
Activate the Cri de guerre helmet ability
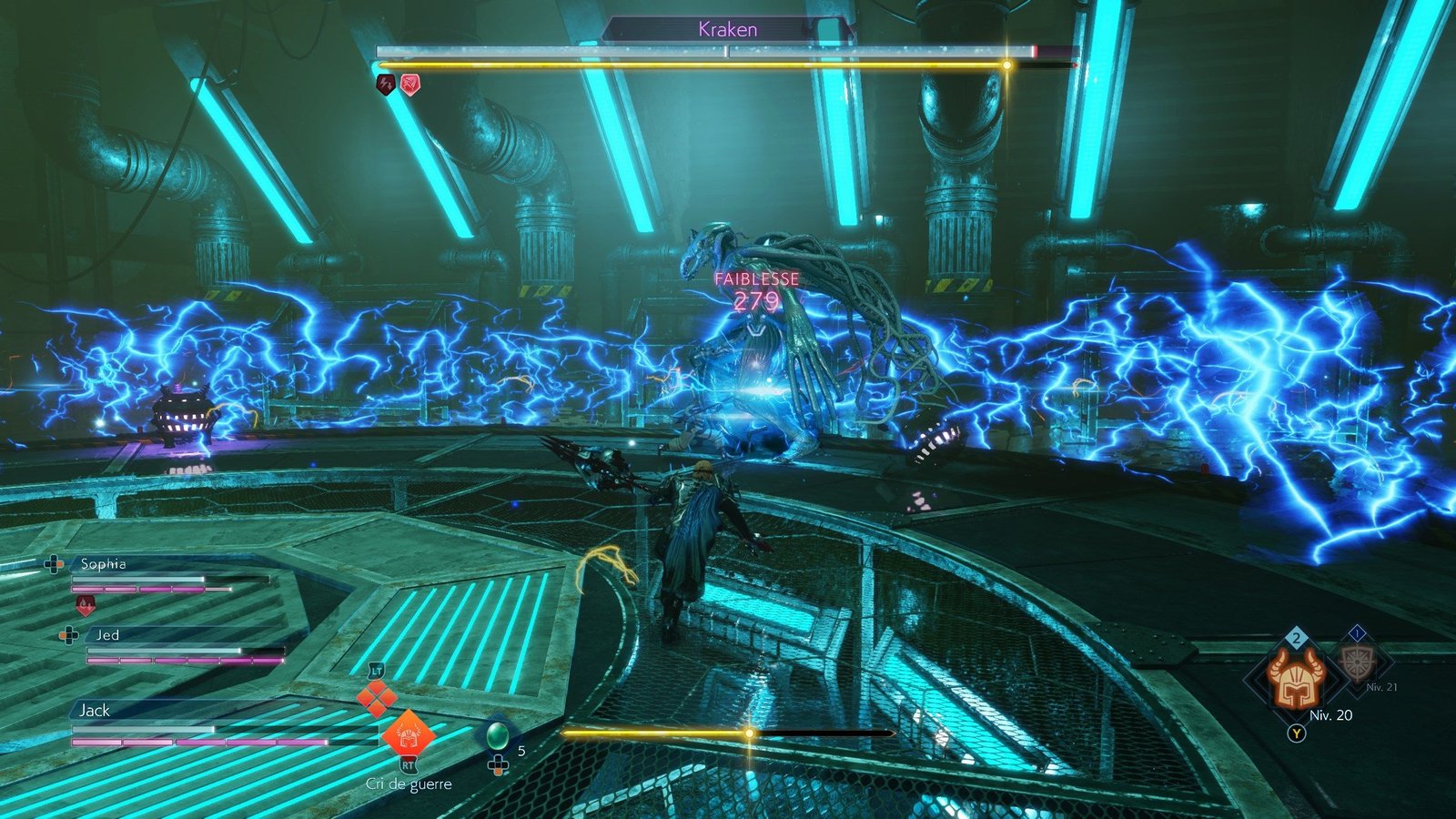408,733
